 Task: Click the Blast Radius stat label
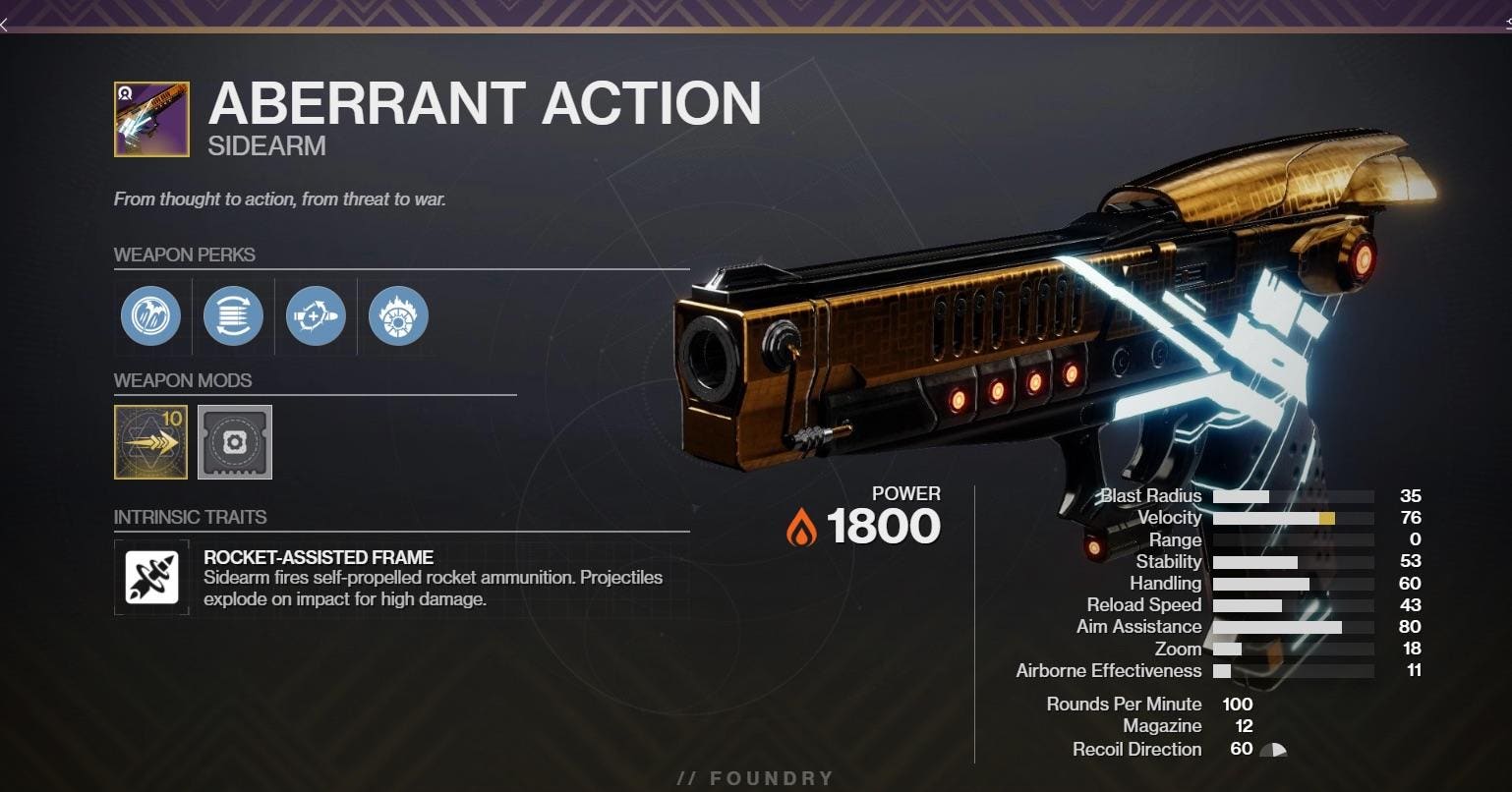[1149, 495]
